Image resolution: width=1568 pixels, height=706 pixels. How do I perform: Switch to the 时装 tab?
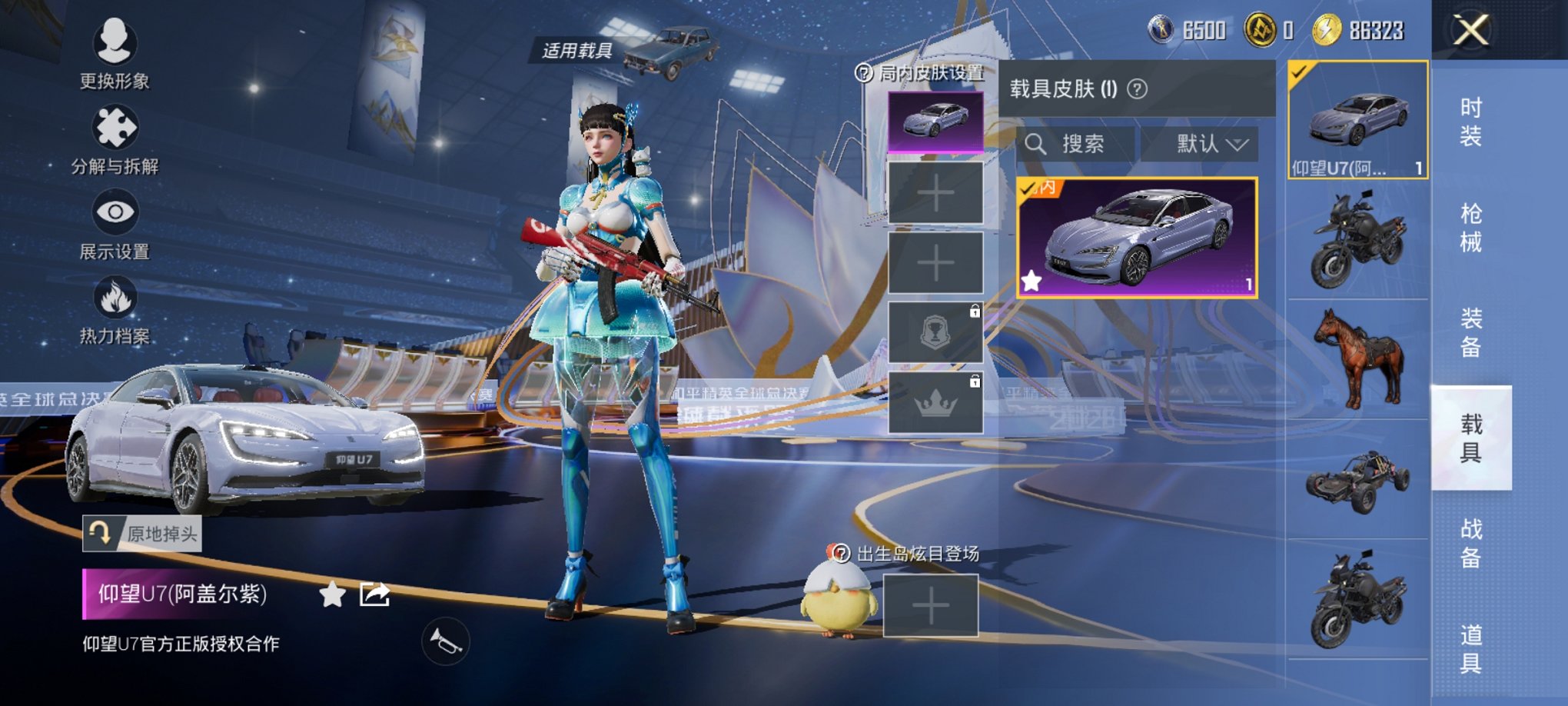(1470, 122)
